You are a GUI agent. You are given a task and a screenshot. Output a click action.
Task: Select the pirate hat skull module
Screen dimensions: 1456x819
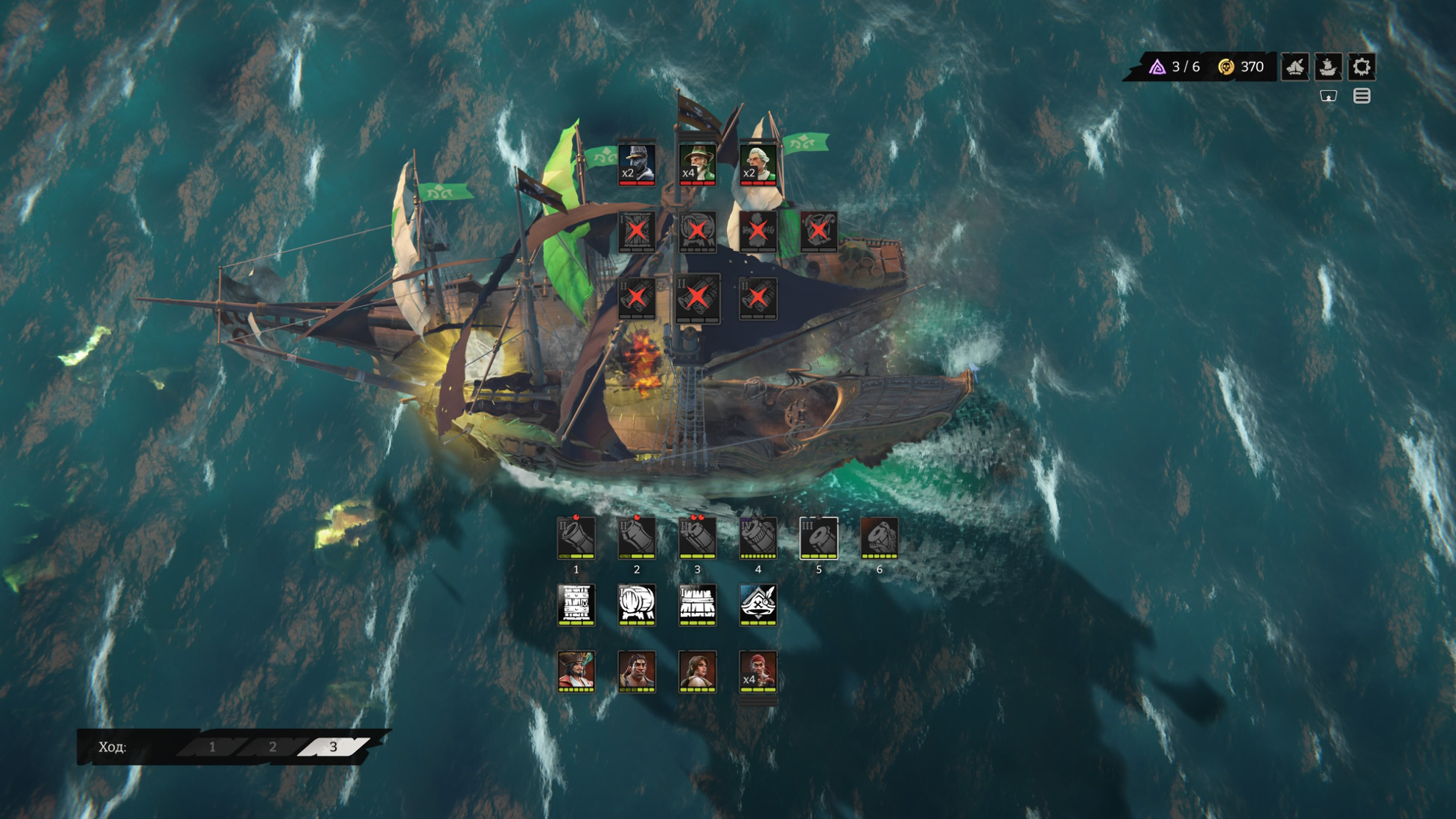(758, 604)
